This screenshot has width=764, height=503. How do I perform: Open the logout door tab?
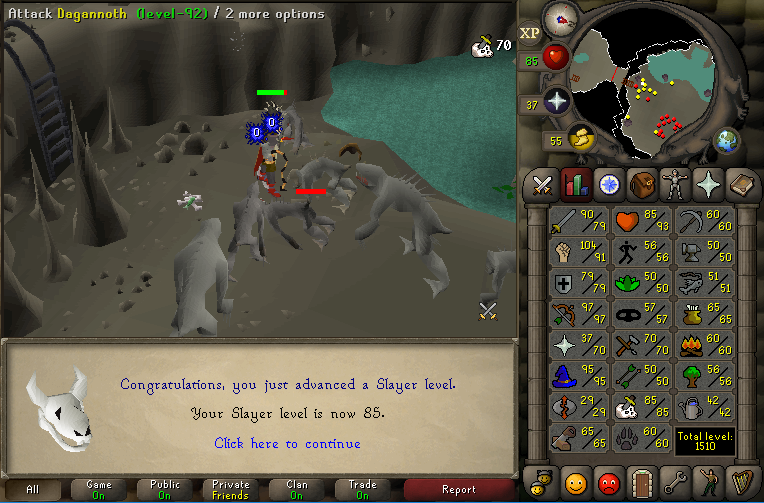point(640,480)
